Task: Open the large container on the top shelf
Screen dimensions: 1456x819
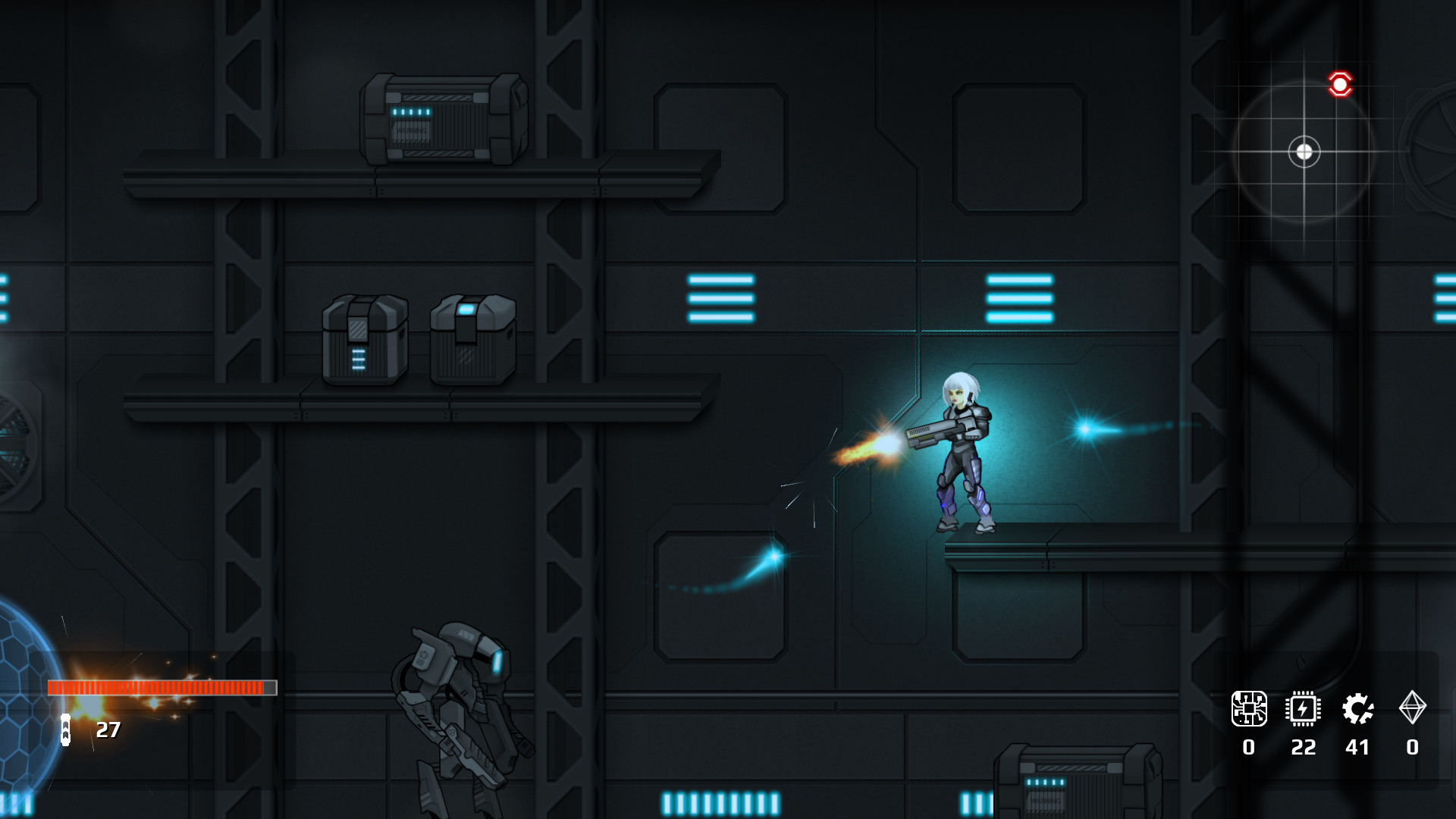Action: pyautogui.click(x=440, y=121)
